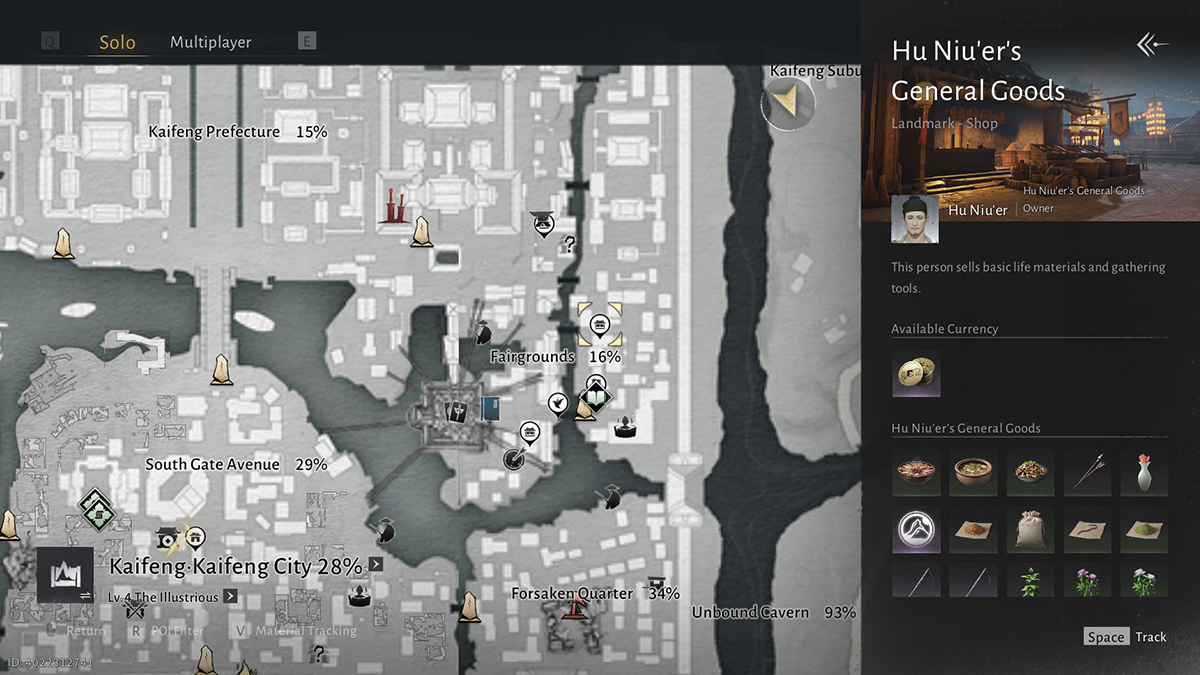Screen dimensions: 1200x675
Task: Click the region switch map icon
Action: [x=66, y=575]
